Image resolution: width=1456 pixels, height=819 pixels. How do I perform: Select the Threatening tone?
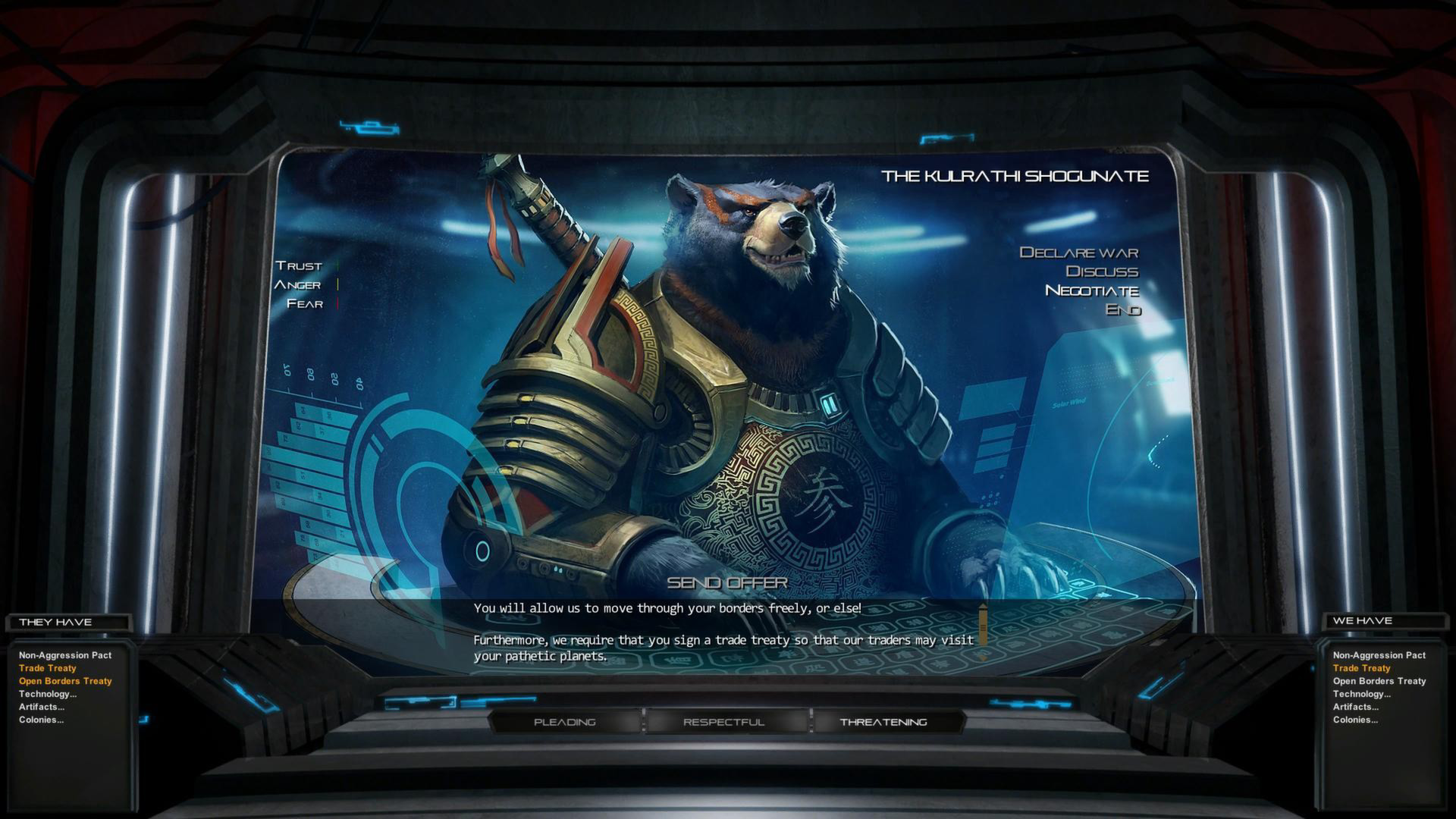click(x=883, y=722)
